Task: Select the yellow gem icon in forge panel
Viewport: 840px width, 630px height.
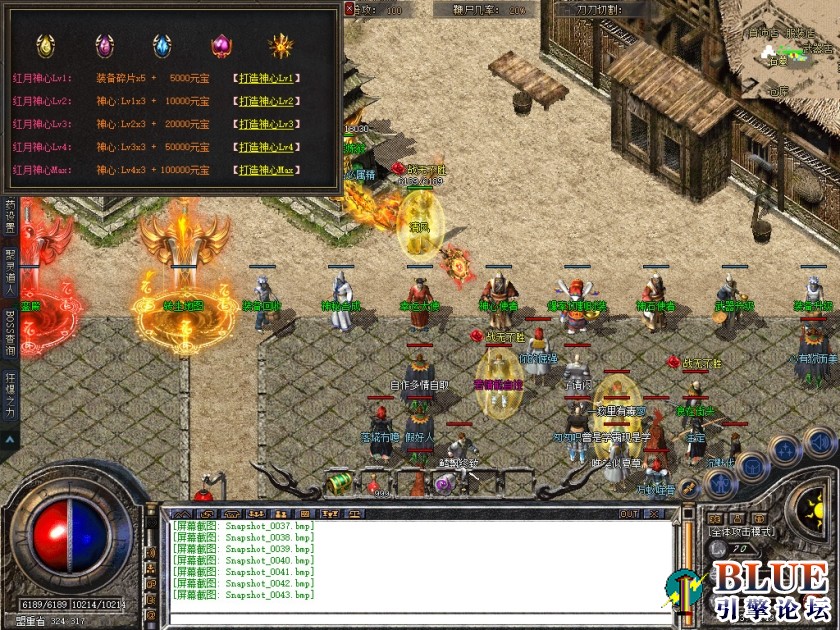Action: (46, 46)
